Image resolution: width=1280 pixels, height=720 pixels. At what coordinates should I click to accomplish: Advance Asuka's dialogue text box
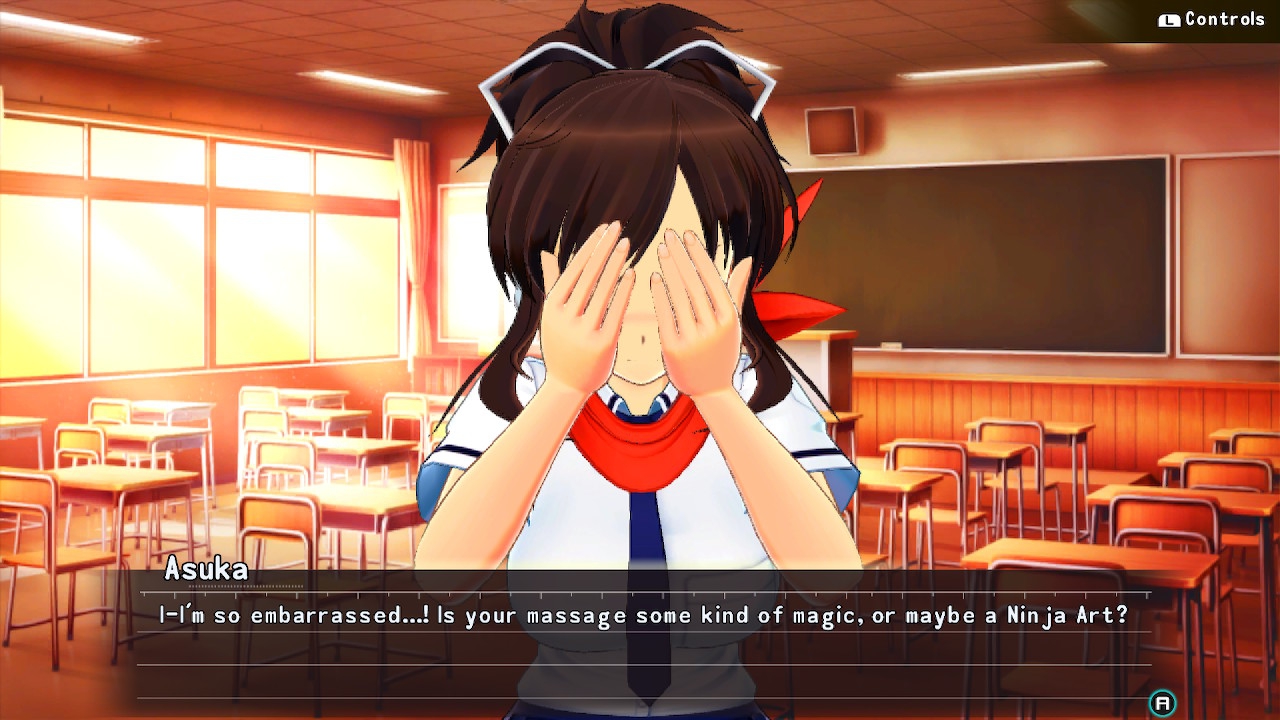(x=1162, y=703)
